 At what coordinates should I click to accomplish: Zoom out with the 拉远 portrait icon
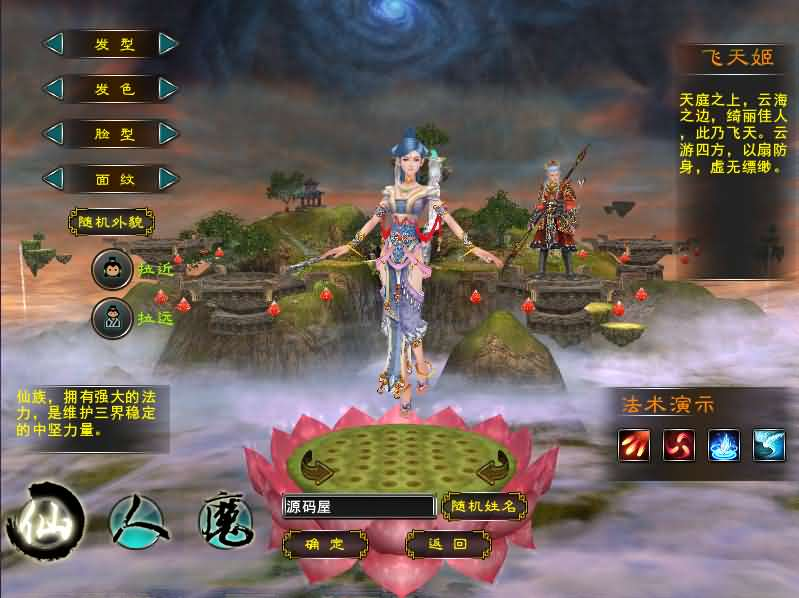click(112, 319)
